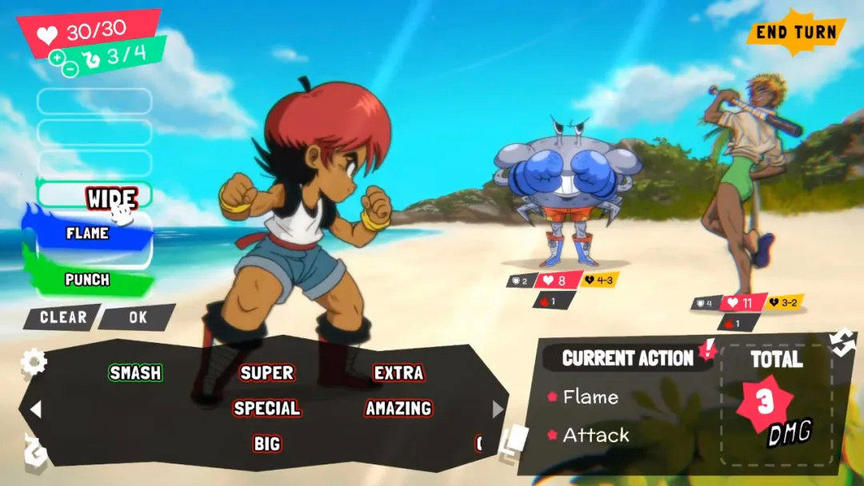Select the SPECIAL word
The width and height of the screenshot is (864, 486).
click(x=267, y=408)
